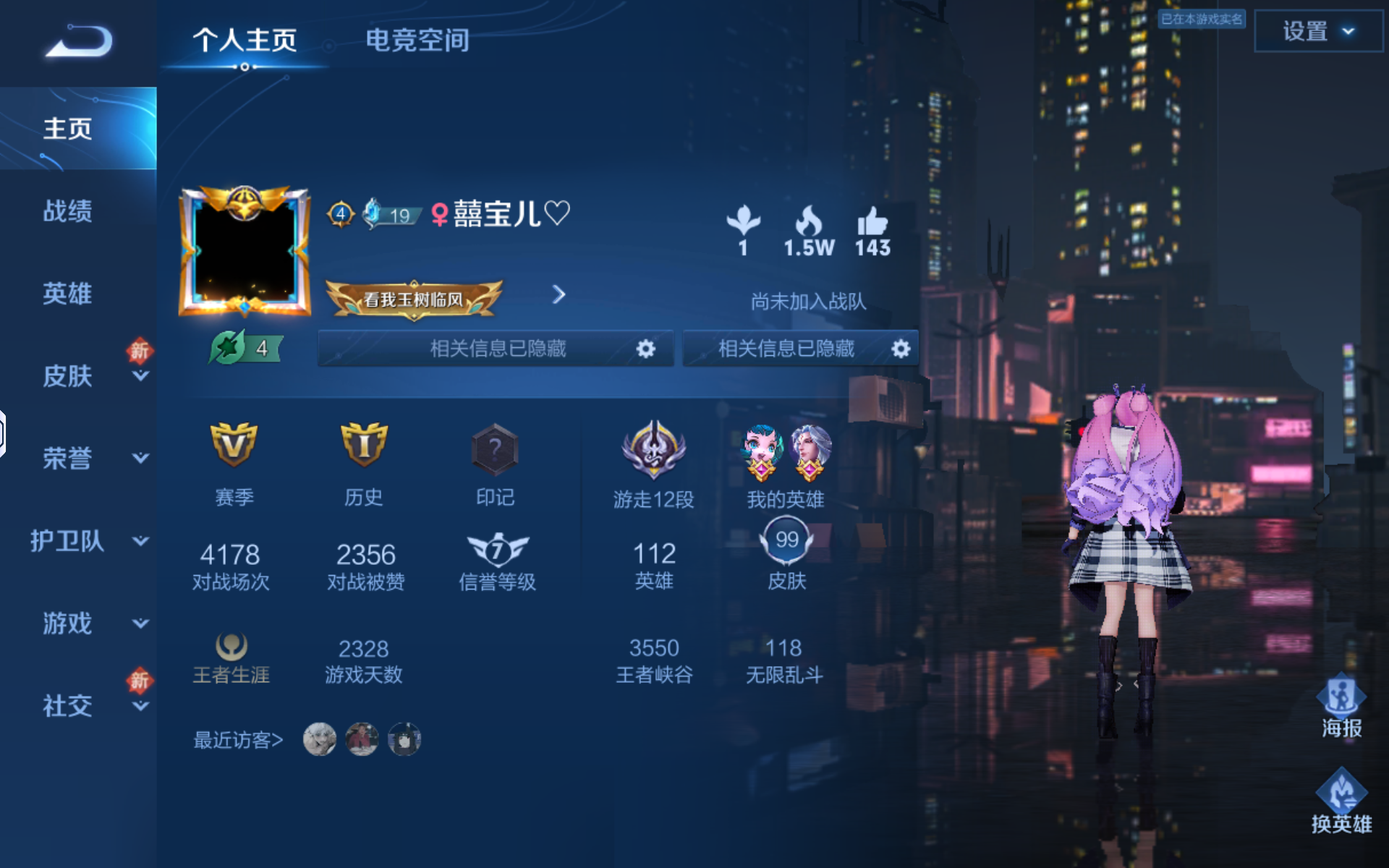Select the 皮肤 99 skins emblem
Viewport: 1389px width, 868px height.
coord(786,541)
